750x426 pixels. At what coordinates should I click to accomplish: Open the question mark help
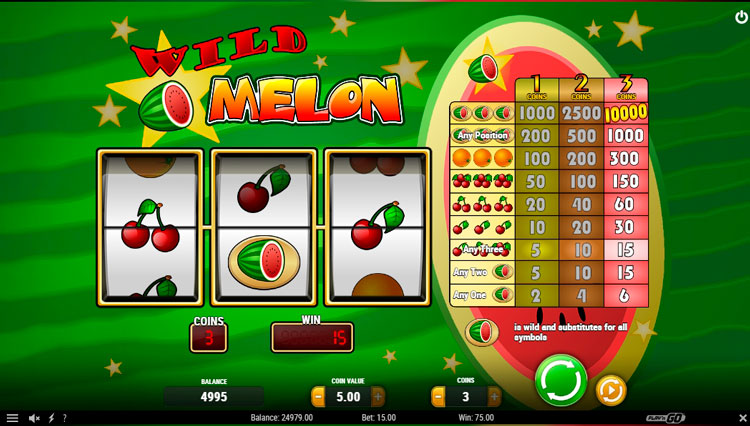click(x=65, y=418)
